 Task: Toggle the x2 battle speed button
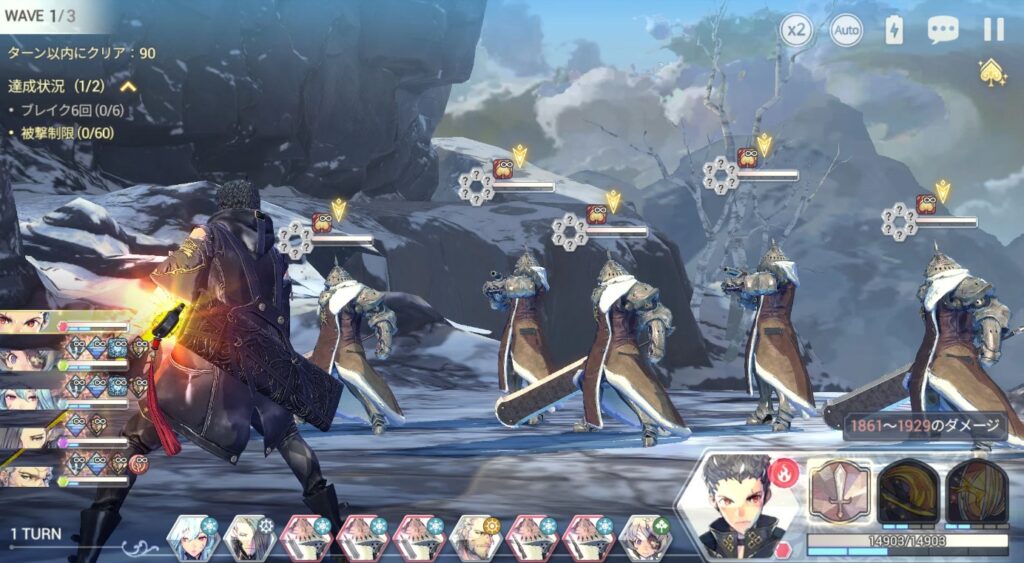tap(796, 30)
